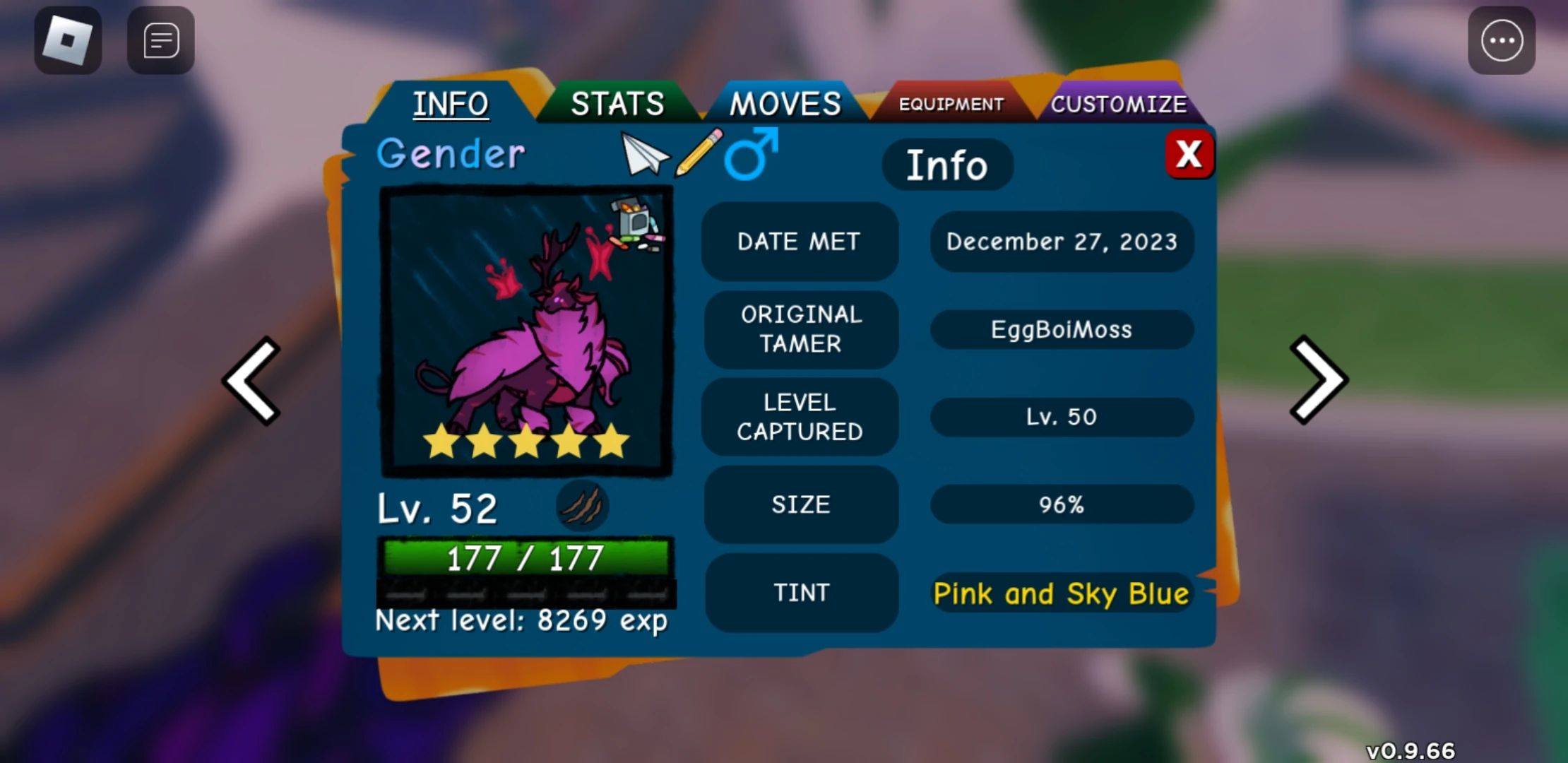Expand the Tint value field
This screenshot has height=763, width=1568.
1061,593
